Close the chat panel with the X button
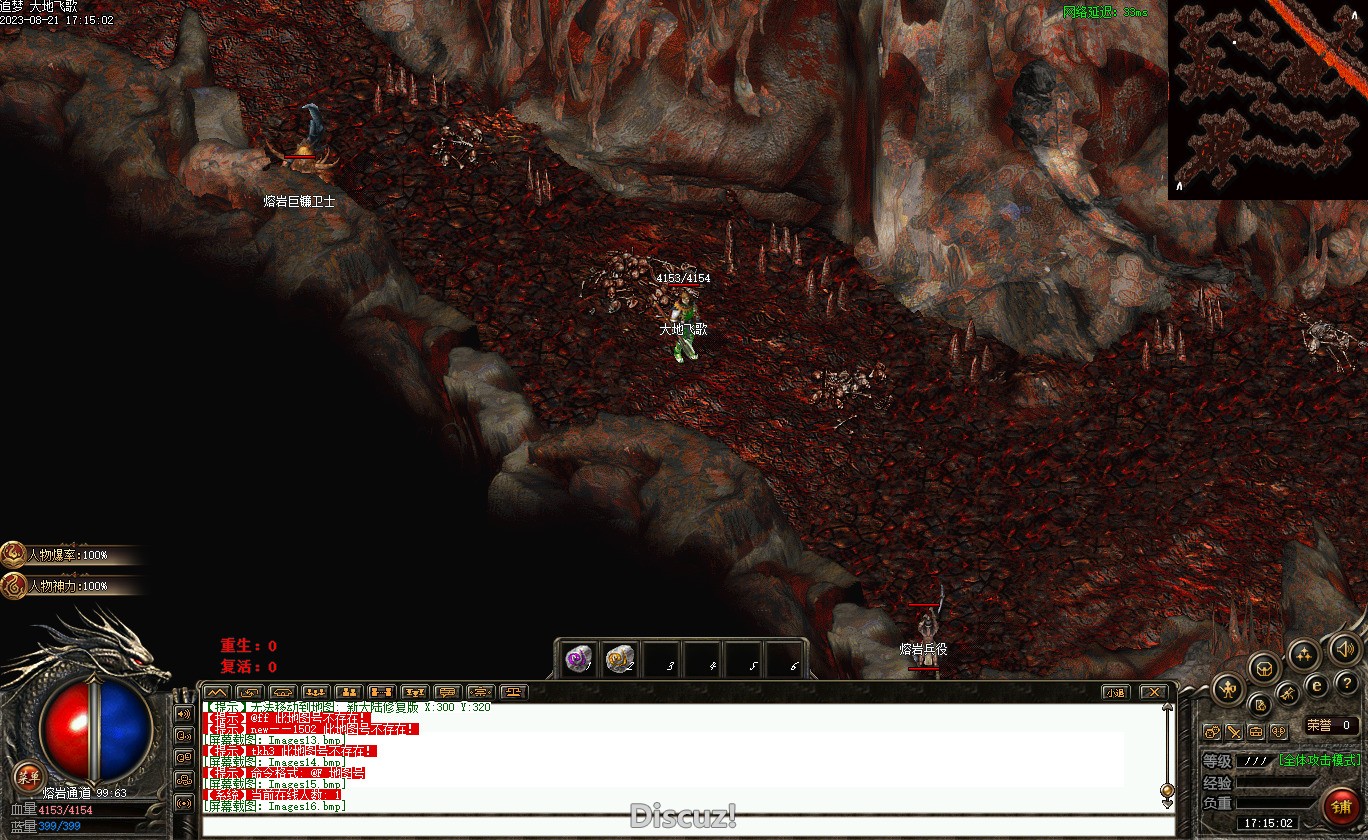This screenshot has height=840, width=1368. [x=1153, y=692]
